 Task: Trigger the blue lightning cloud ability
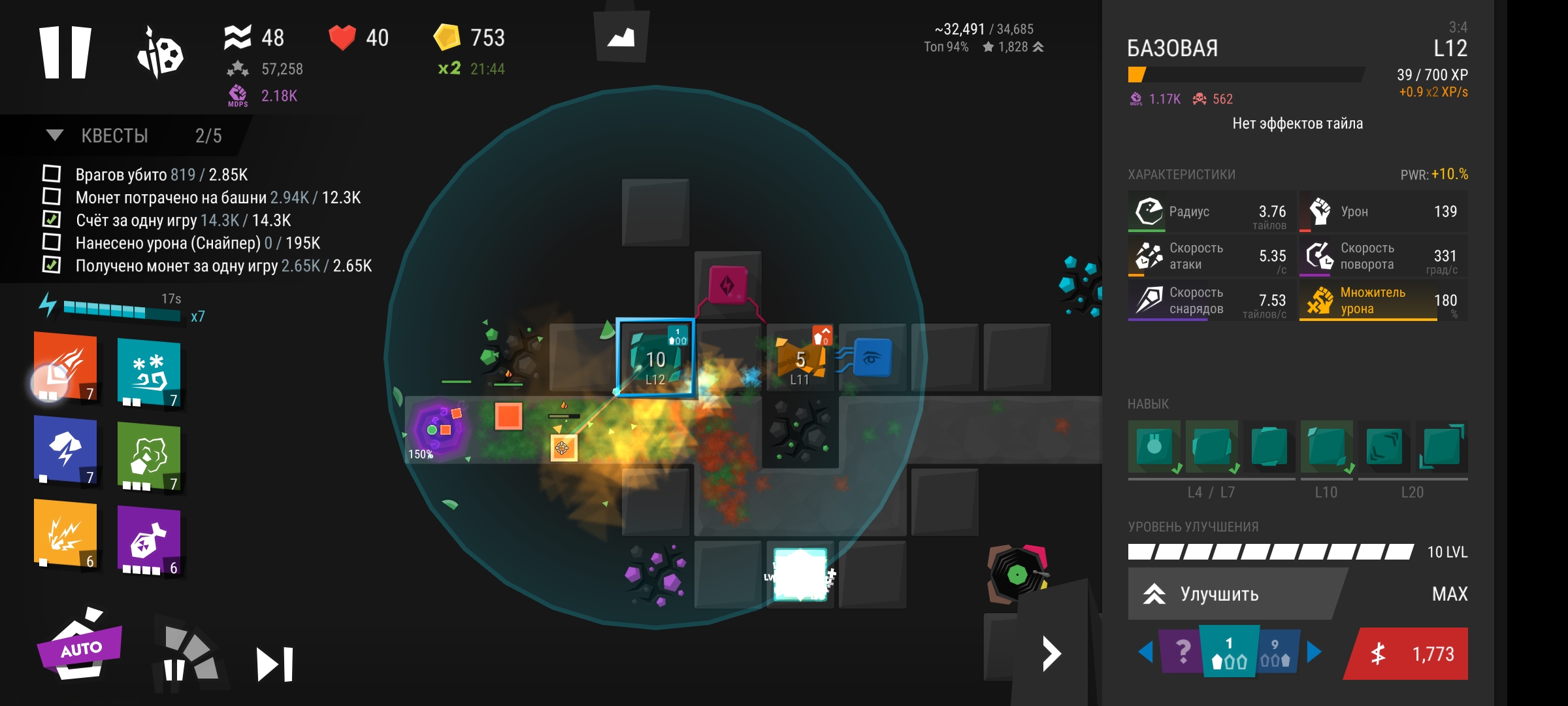pos(65,451)
